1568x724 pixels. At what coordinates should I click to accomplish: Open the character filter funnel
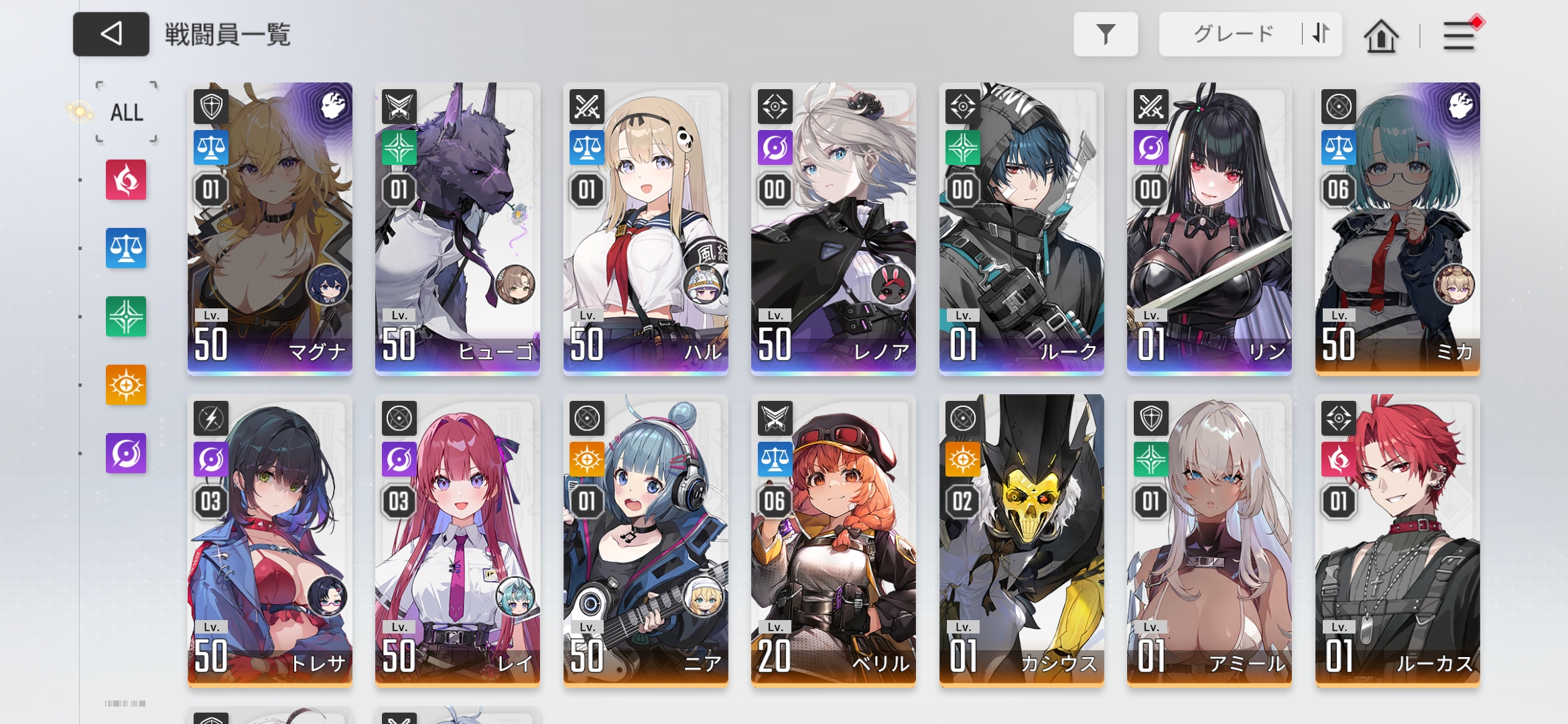[x=1106, y=34]
